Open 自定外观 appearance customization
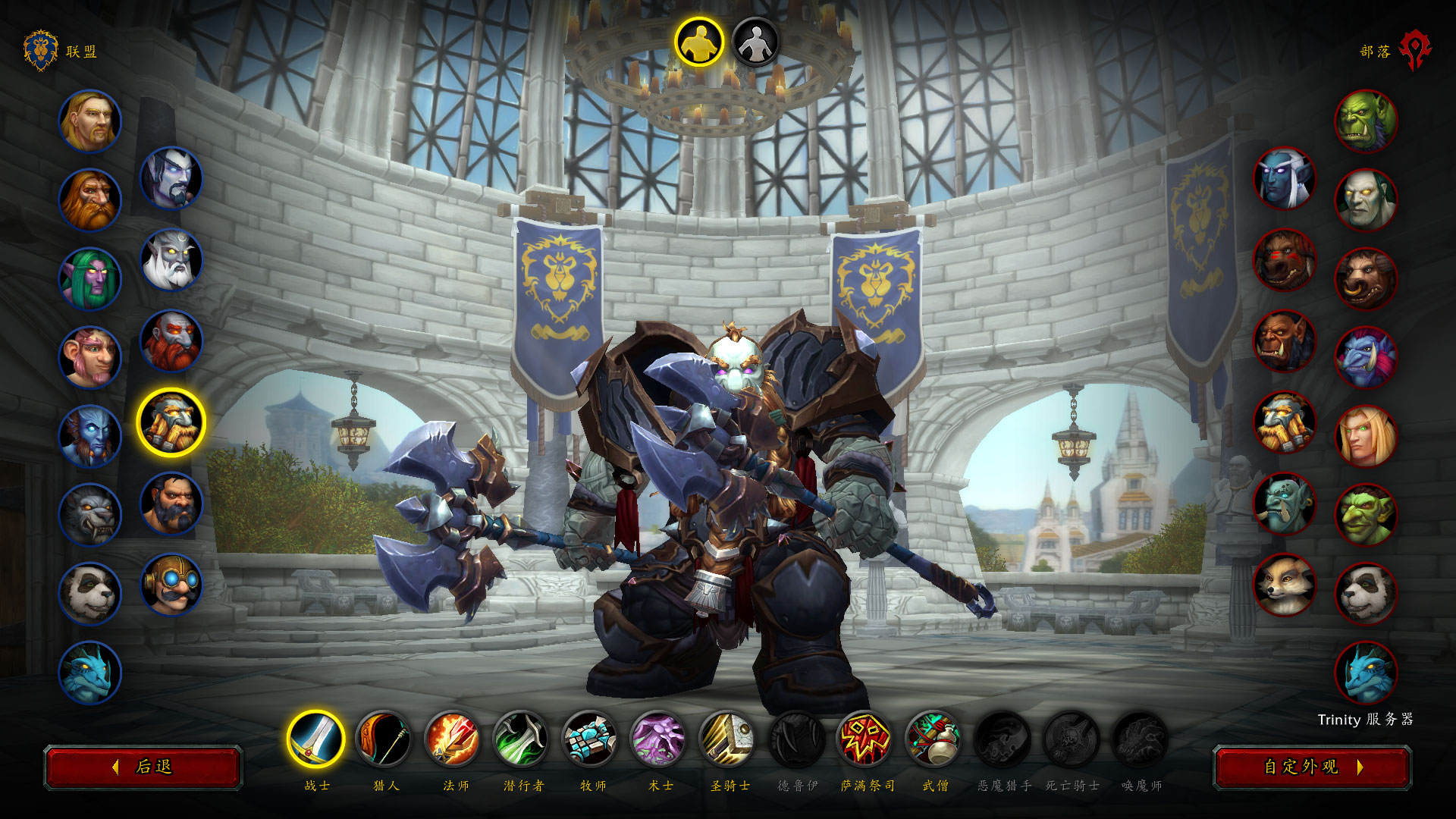1456x819 pixels. pyautogui.click(x=1312, y=767)
